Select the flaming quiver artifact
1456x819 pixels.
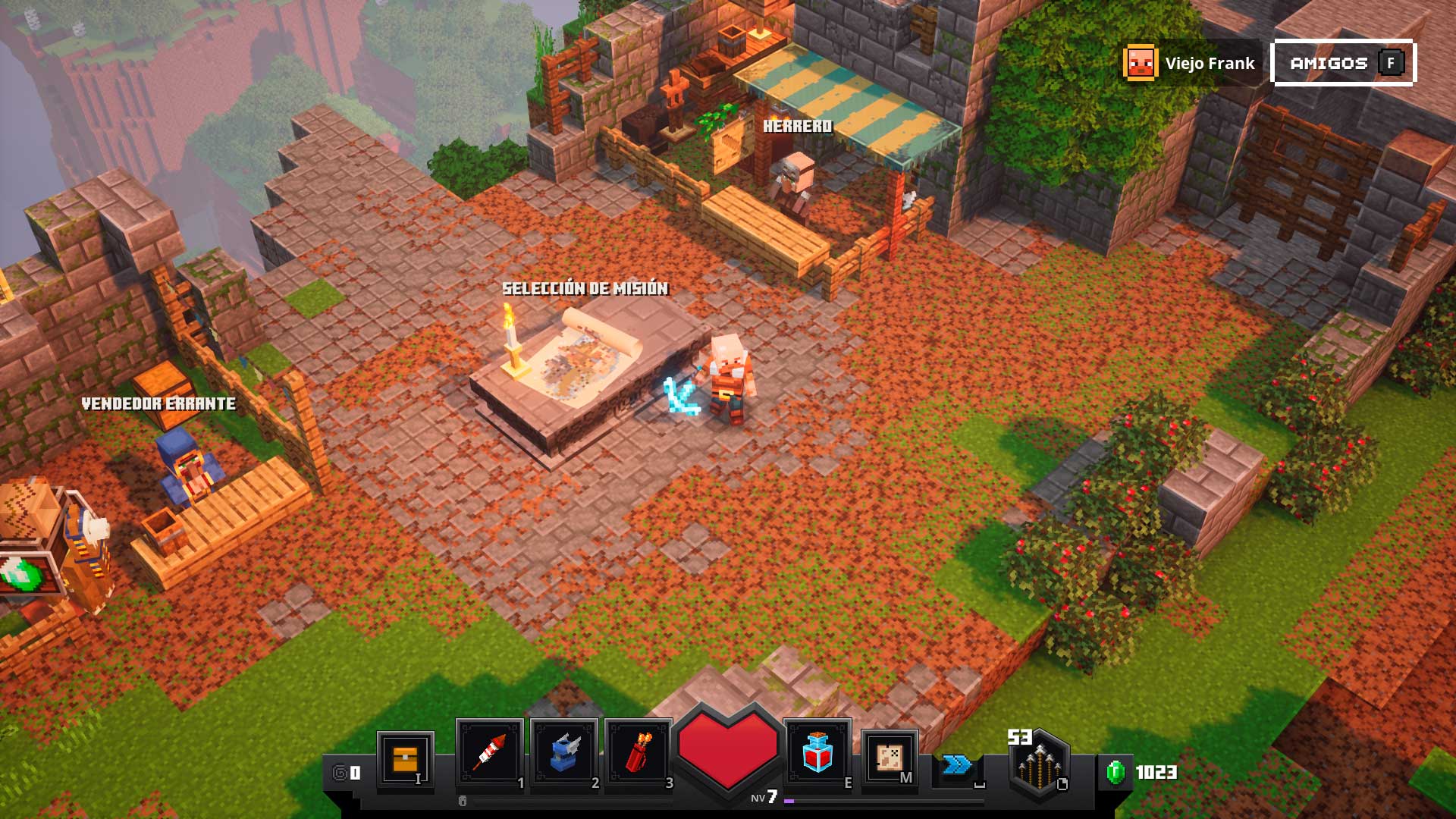(x=639, y=753)
